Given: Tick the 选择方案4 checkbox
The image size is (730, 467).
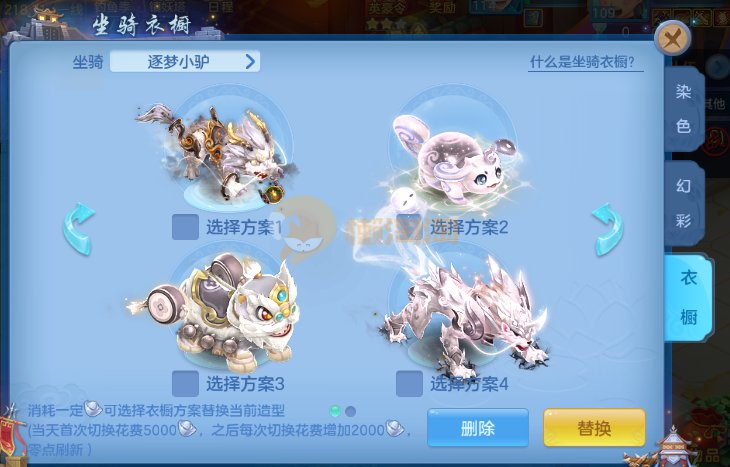Looking at the screenshot, I should [x=409, y=383].
